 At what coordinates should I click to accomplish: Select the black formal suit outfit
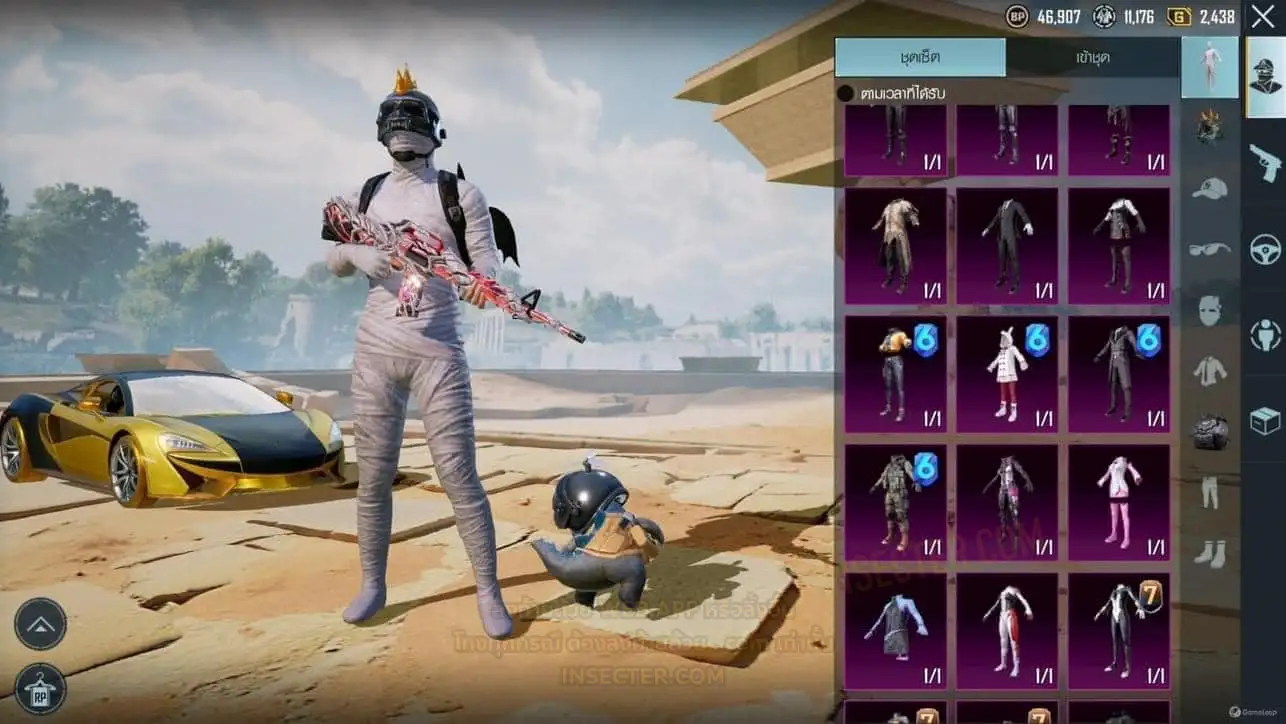click(x=1007, y=245)
